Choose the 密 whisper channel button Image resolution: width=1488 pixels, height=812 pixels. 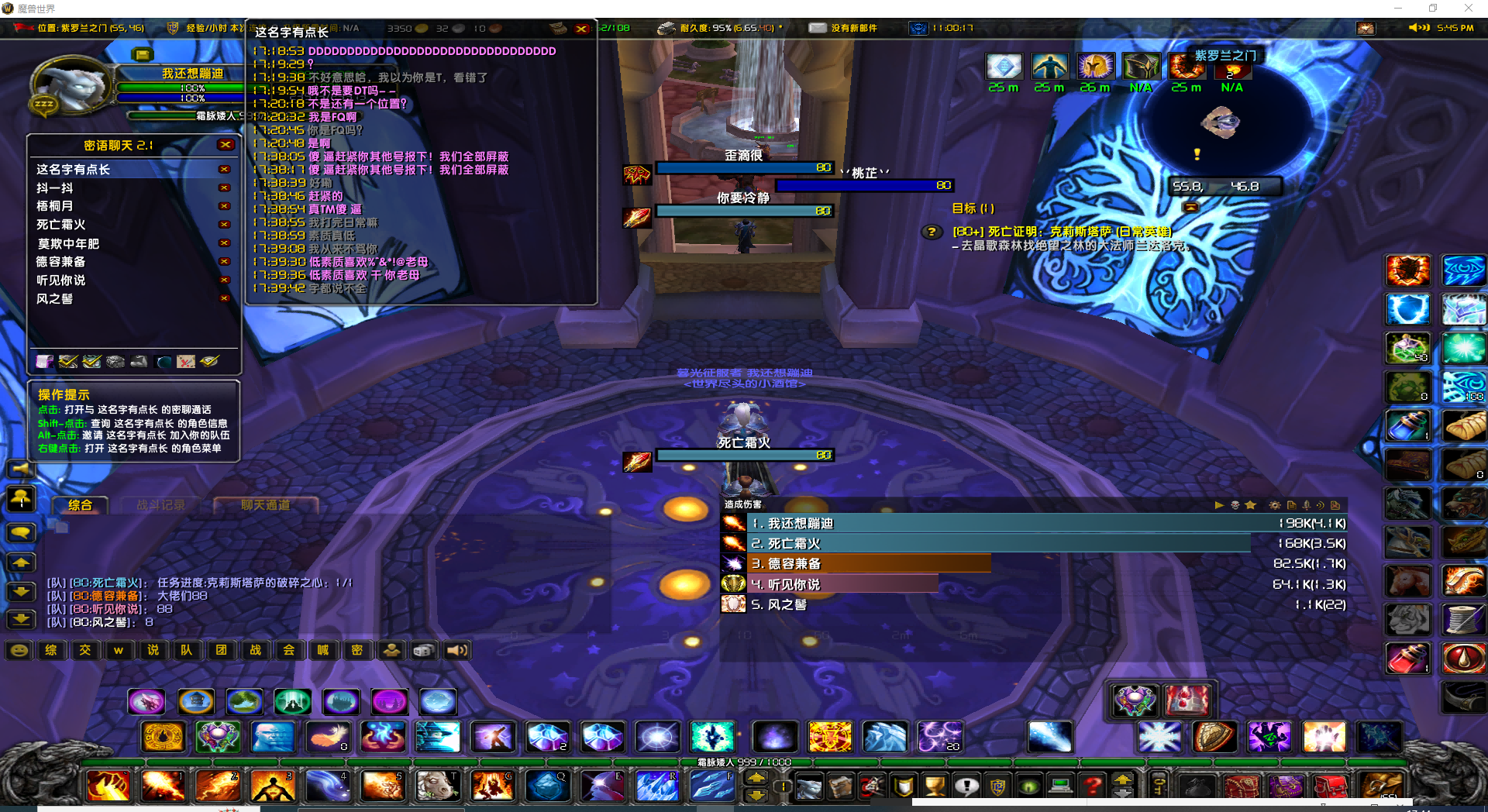pos(356,650)
